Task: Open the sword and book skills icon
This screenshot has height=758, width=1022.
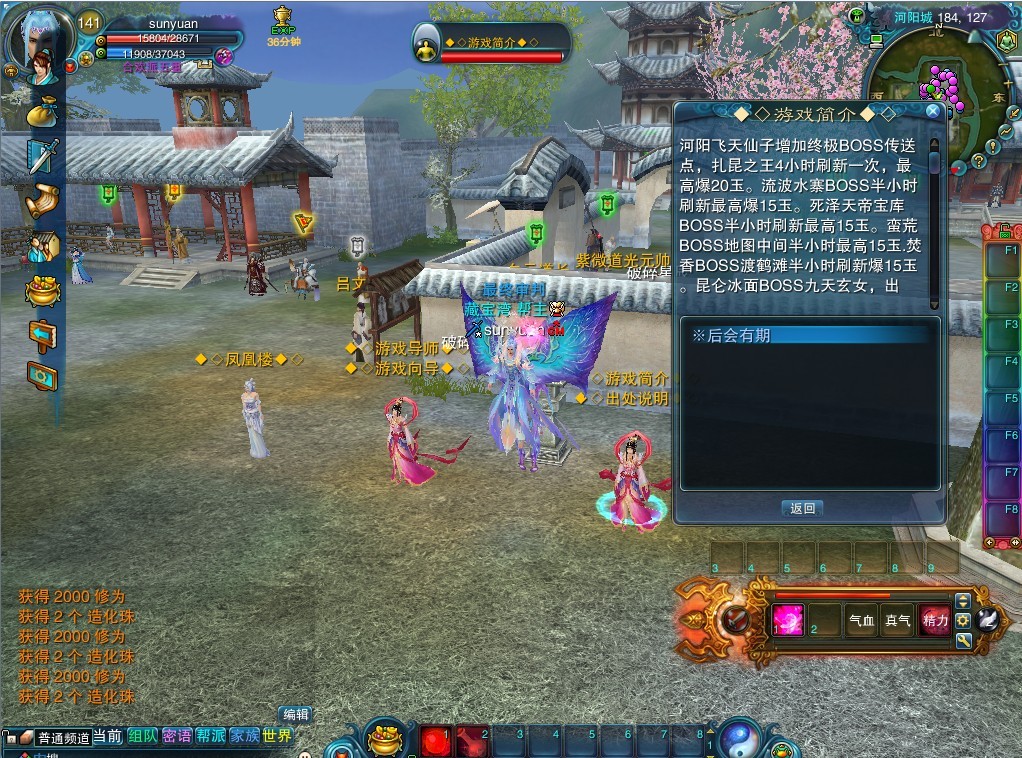Action: [x=42, y=156]
